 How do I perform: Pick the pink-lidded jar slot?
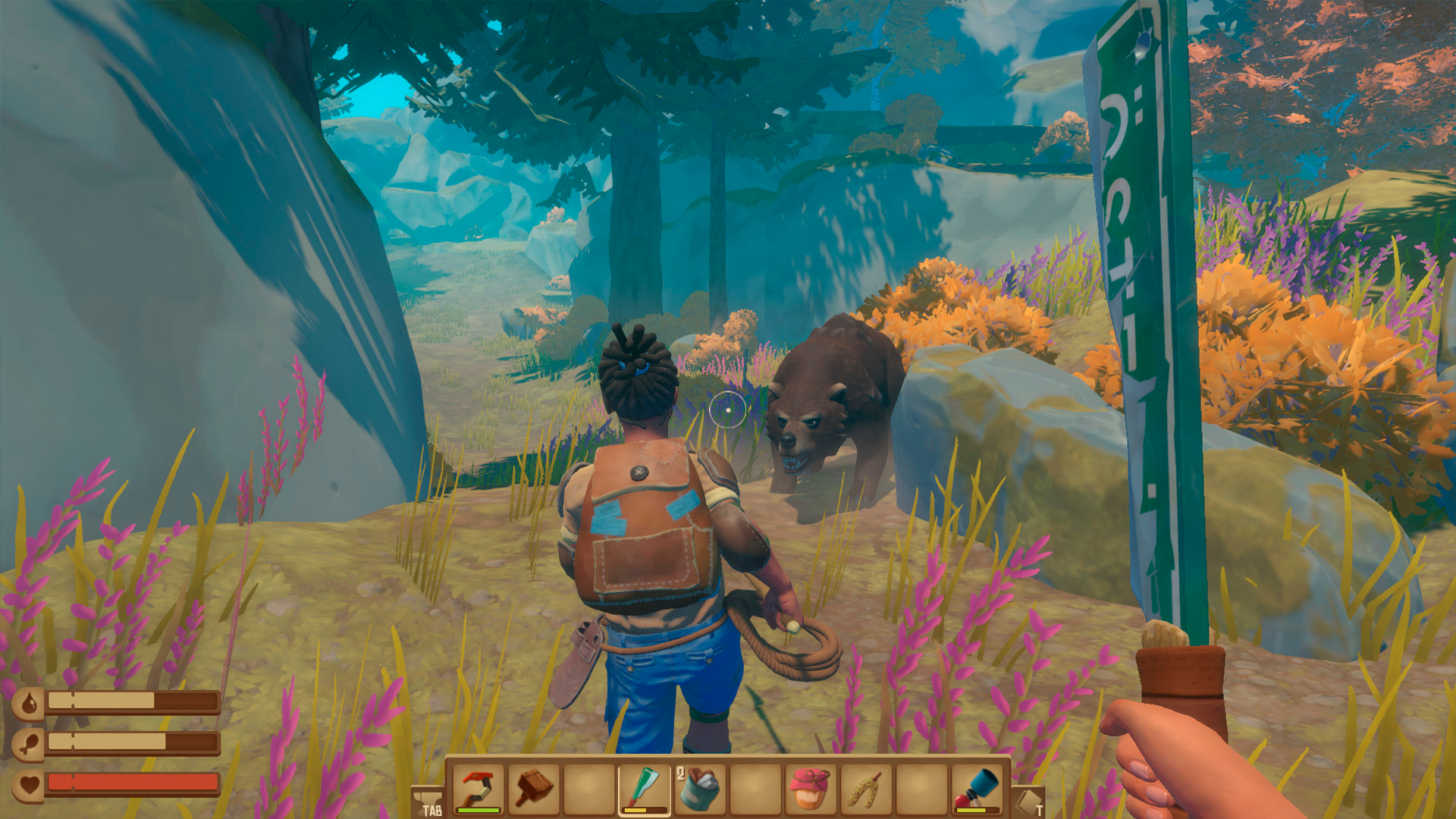tap(809, 789)
